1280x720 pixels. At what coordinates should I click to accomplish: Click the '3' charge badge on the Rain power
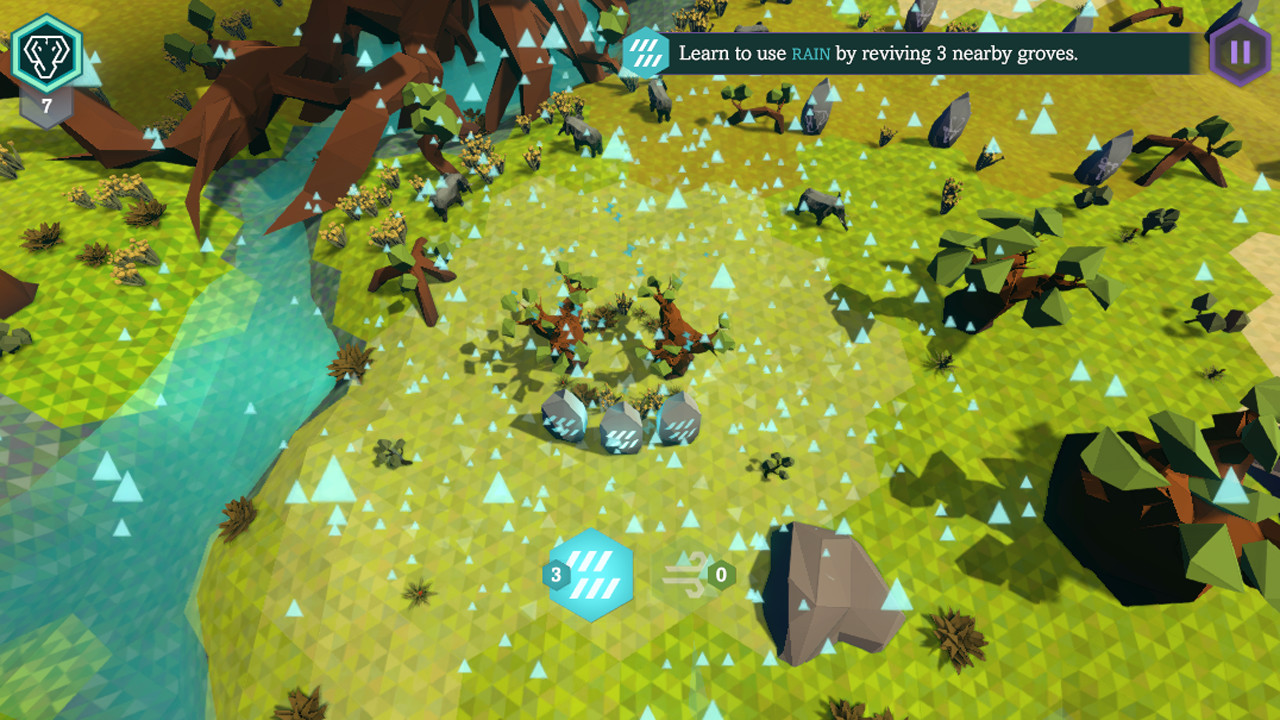[557, 574]
